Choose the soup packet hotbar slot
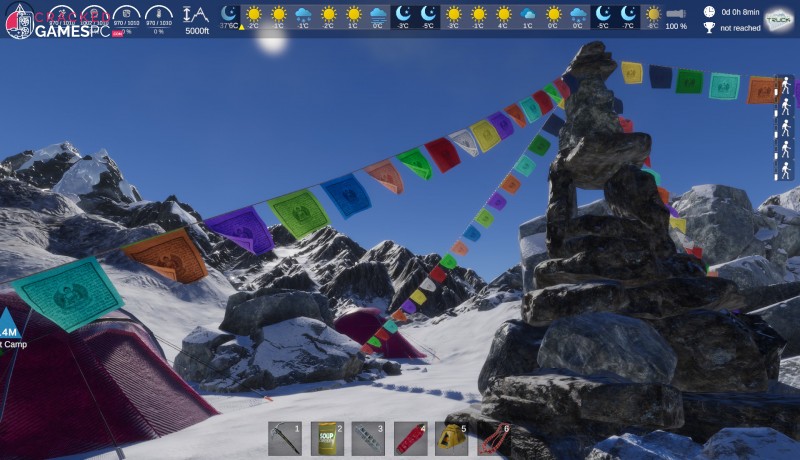The width and height of the screenshot is (800, 460). click(327, 438)
